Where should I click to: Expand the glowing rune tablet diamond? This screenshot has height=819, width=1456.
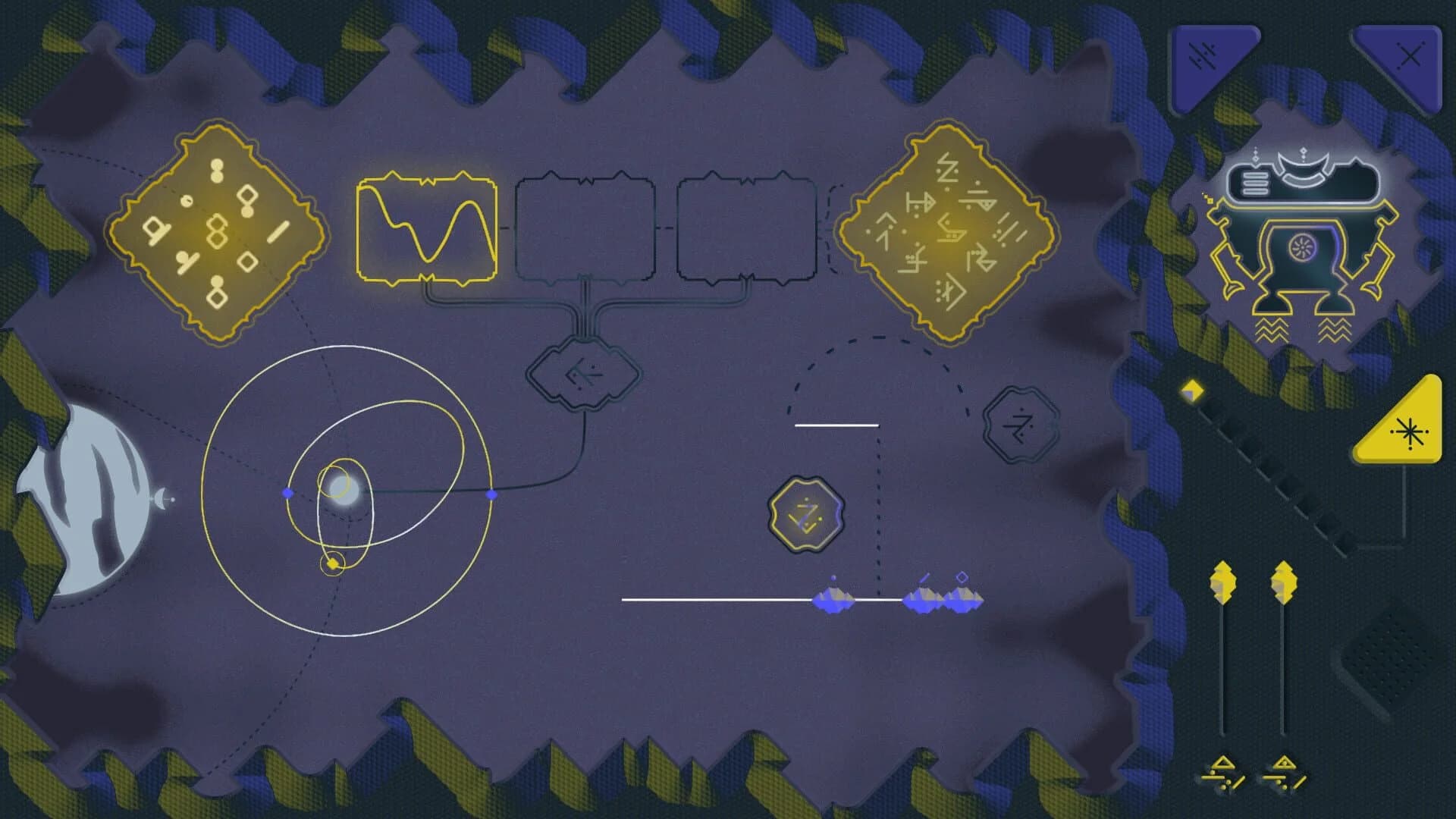[x=950, y=231]
